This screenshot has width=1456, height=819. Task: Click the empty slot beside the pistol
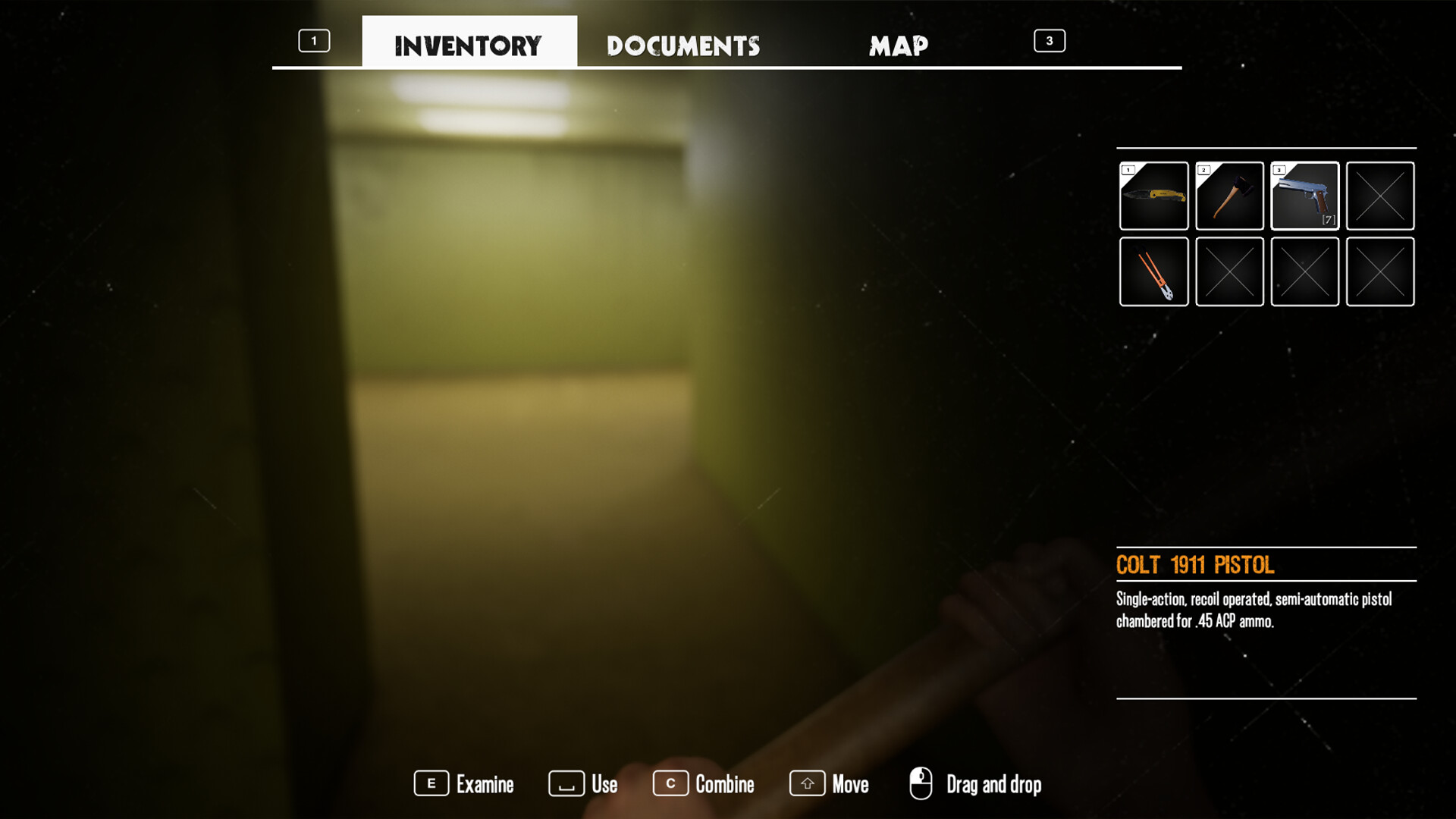click(1379, 196)
